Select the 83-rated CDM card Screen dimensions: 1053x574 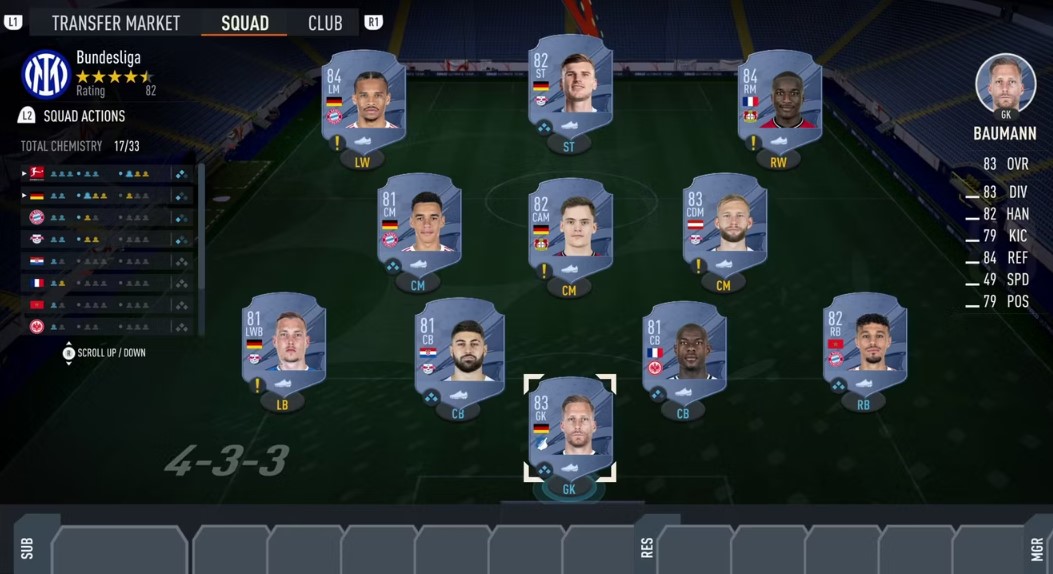[x=724, y=223]
